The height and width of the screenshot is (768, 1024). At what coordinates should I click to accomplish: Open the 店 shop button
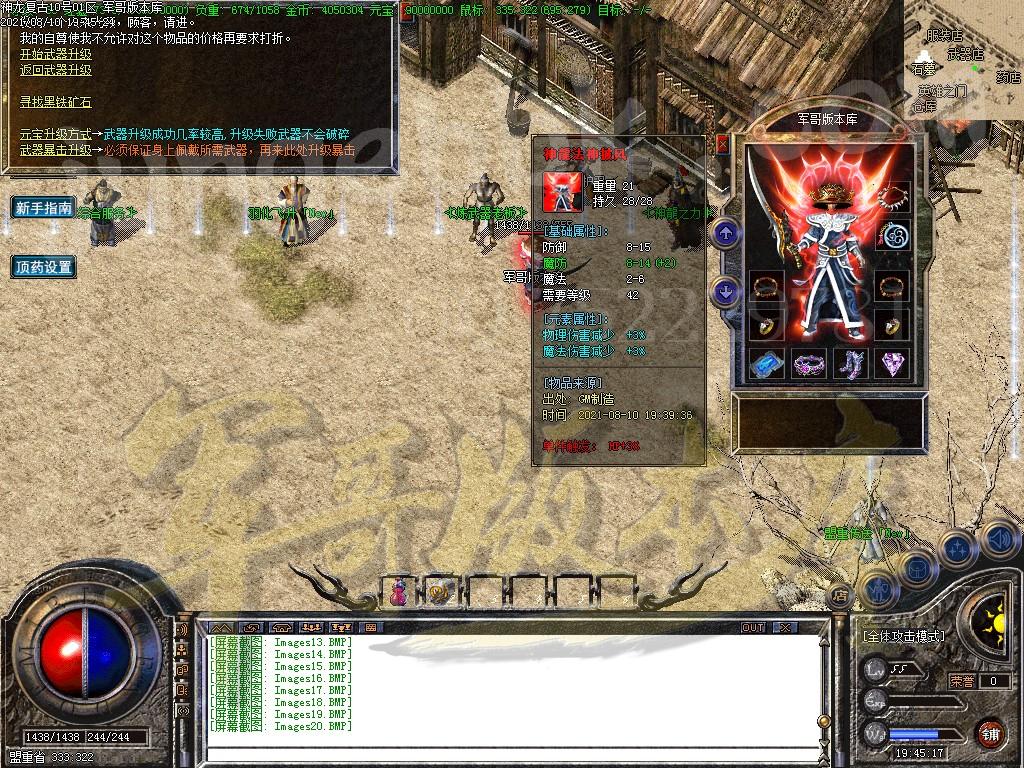pyautogui.click(x=841, y=596)
